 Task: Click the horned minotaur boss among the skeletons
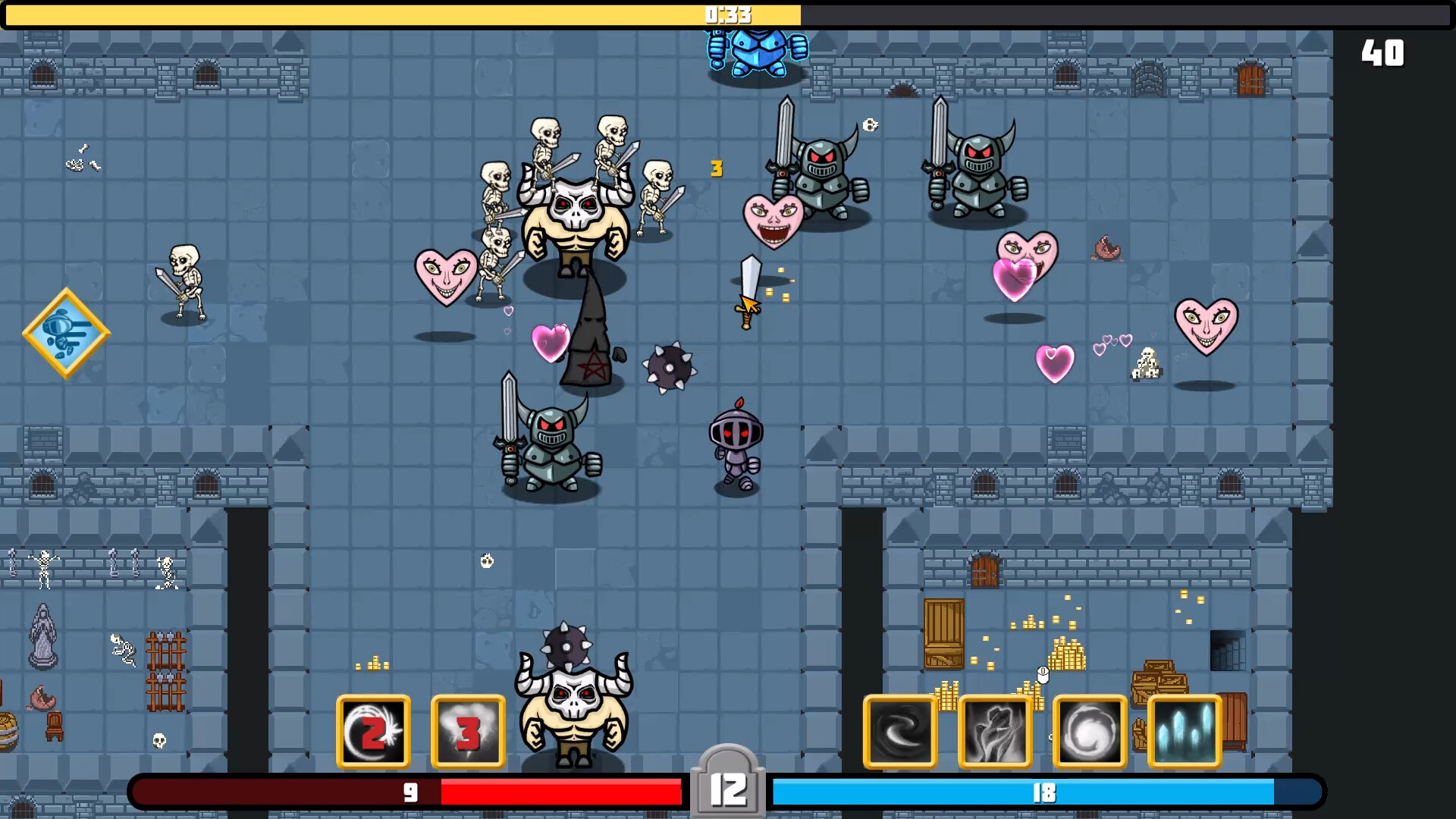point(575,220)
